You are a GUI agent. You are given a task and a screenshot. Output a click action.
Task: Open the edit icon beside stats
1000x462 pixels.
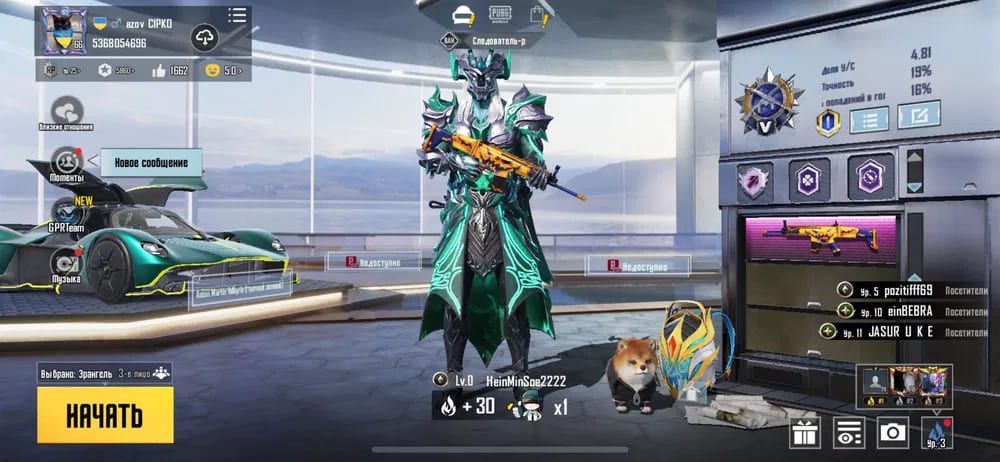click(917, 115)
